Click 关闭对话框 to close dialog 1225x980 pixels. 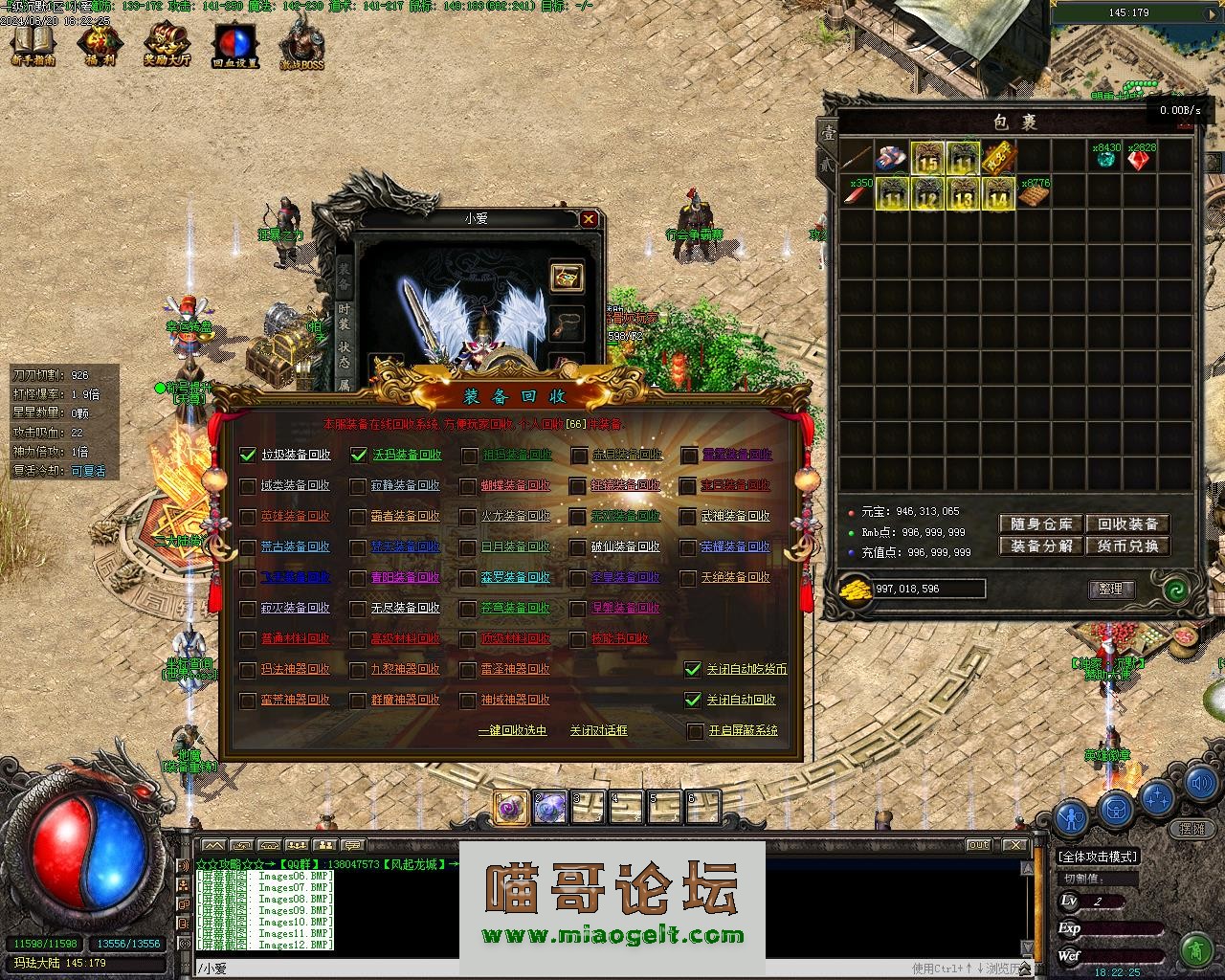tap(598, 730)
